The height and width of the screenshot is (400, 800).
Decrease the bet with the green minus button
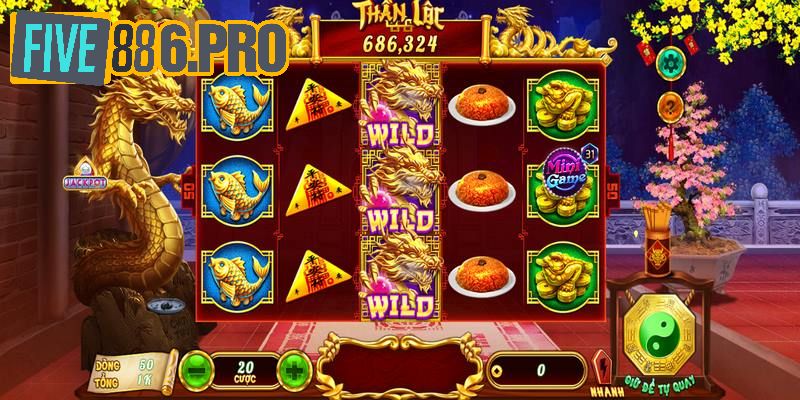coord(196,370)
